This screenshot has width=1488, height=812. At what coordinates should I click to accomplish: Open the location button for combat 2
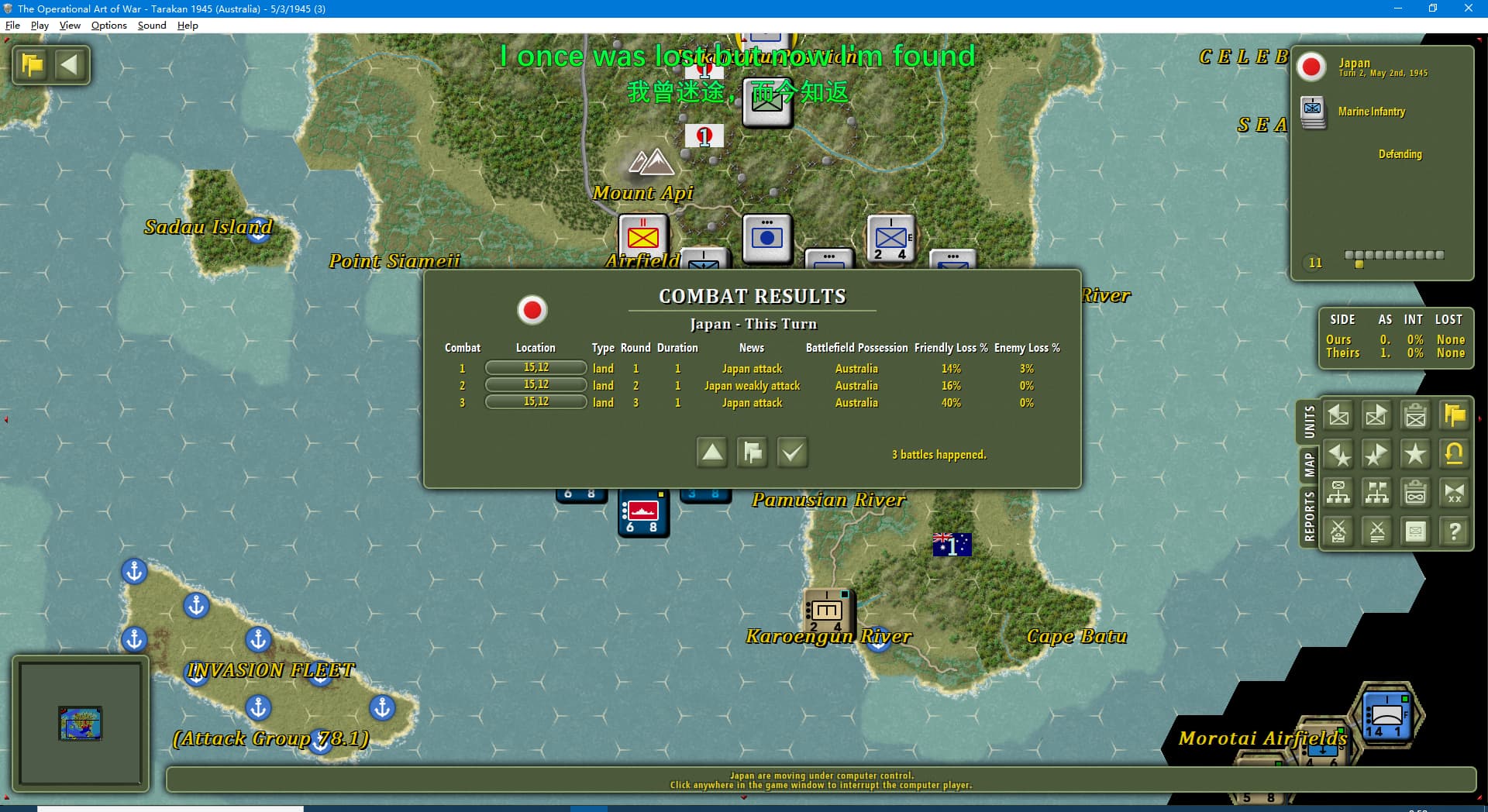[x=536, y=385]
